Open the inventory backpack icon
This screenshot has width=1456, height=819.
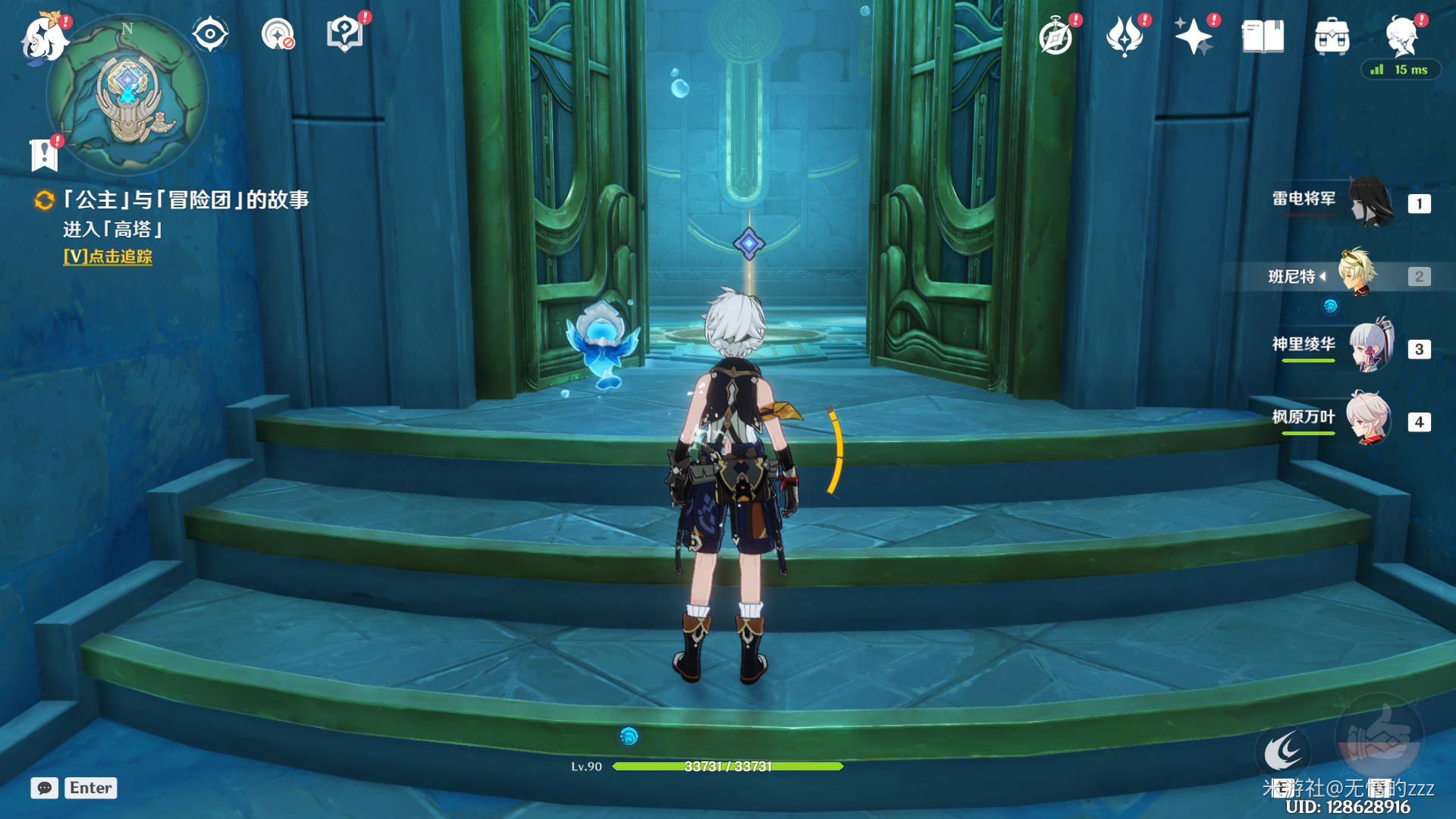(x=1332, y=36)
